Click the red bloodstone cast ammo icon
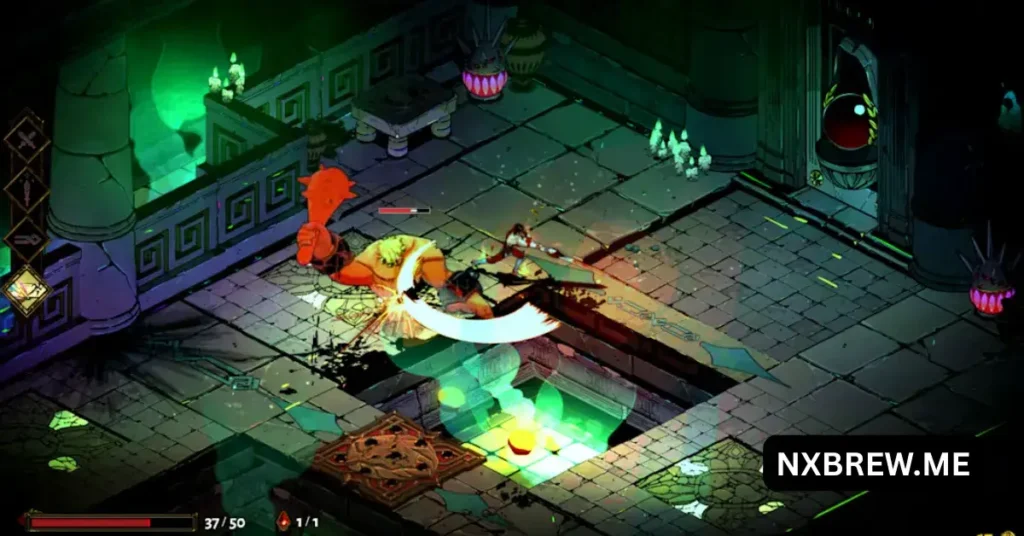The image size is (1024, 536). pyautogui.click(x=283, y=521)
